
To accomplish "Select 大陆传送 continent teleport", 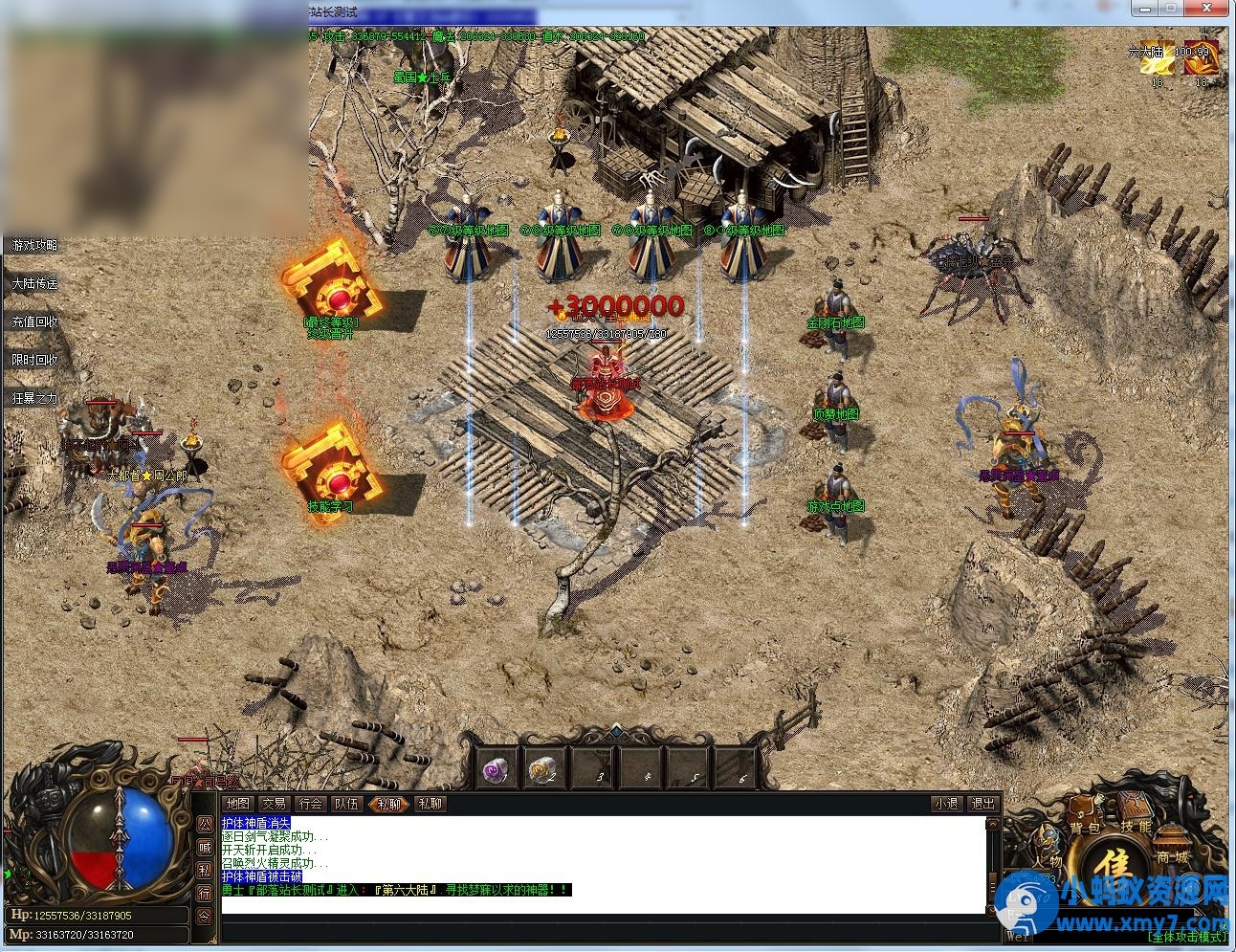I will coord(34,284).
